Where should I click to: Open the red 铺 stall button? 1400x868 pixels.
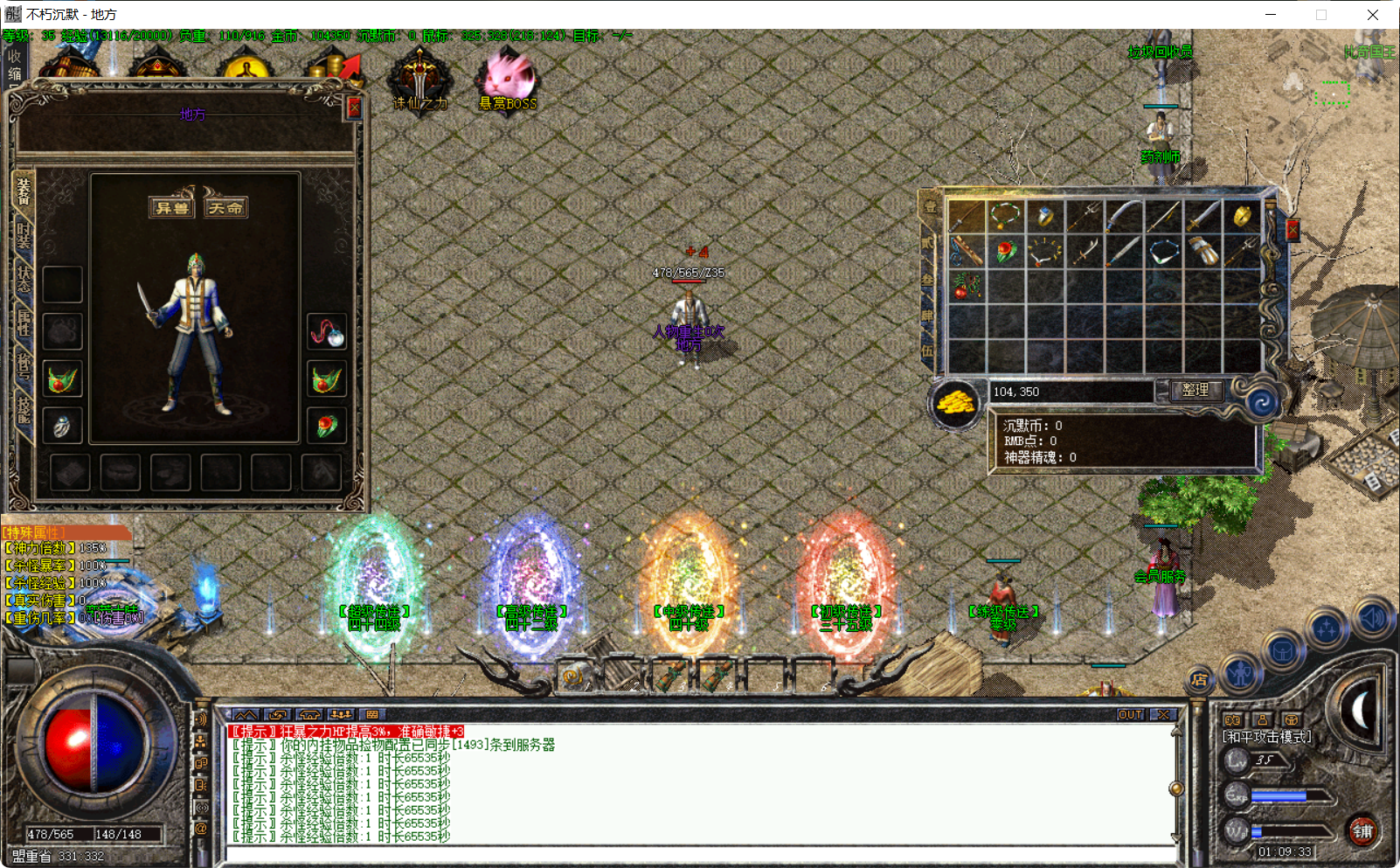(1362, 830)
